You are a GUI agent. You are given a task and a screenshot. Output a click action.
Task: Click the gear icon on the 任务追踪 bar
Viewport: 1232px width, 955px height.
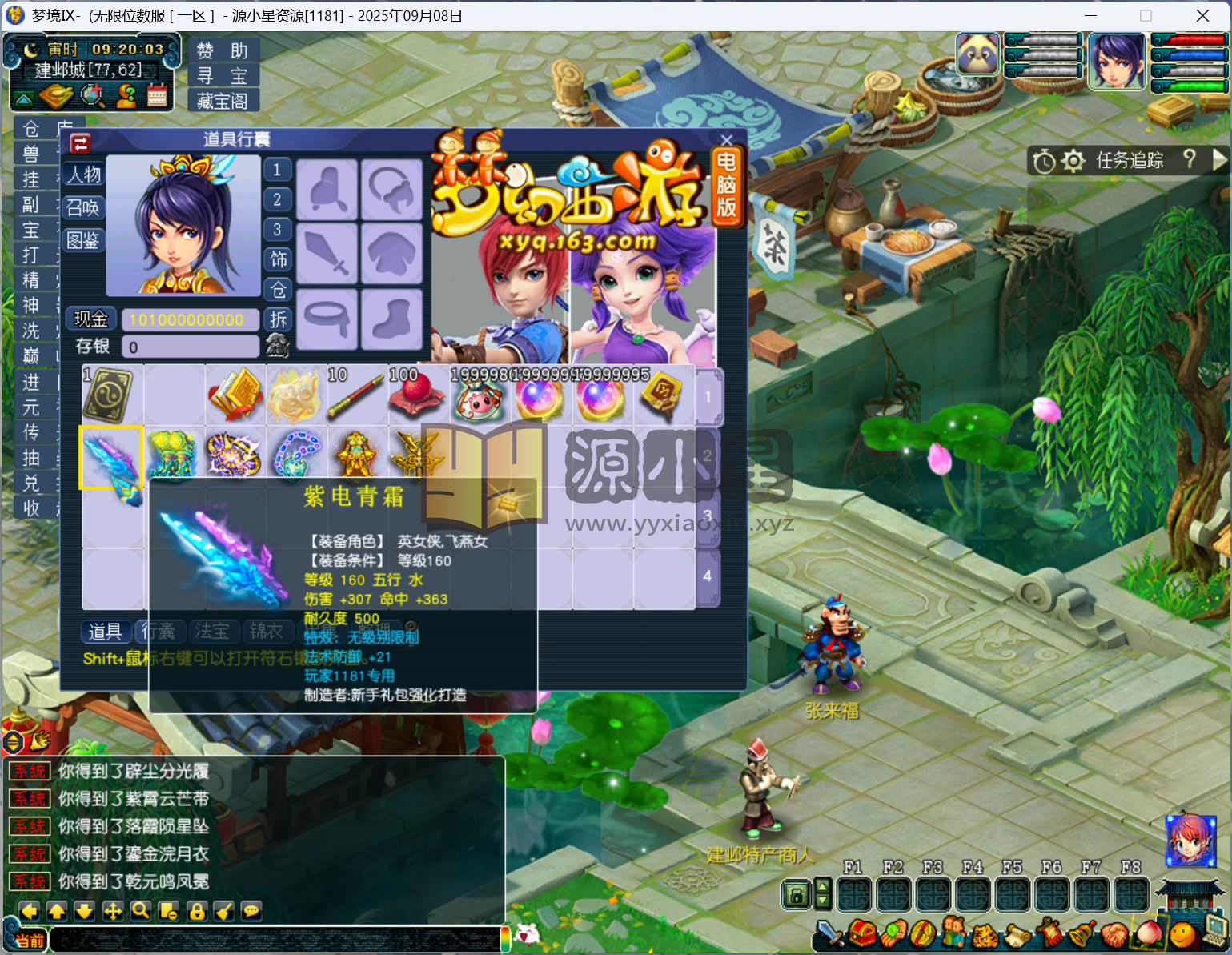[x=1073, y=161]
